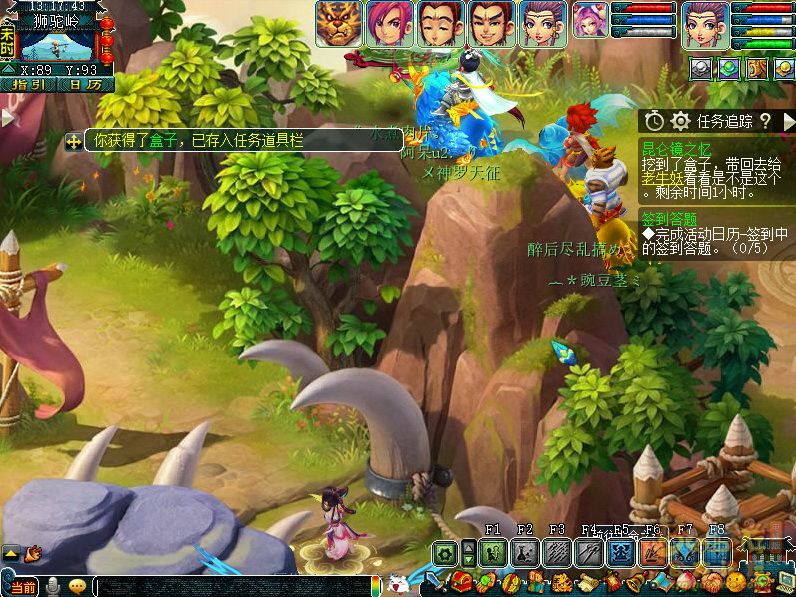This screenshot has width=796, height=597.
Task: Click the 当前 chat channel button
Action: pyautogui.click(x=23, y=586)
